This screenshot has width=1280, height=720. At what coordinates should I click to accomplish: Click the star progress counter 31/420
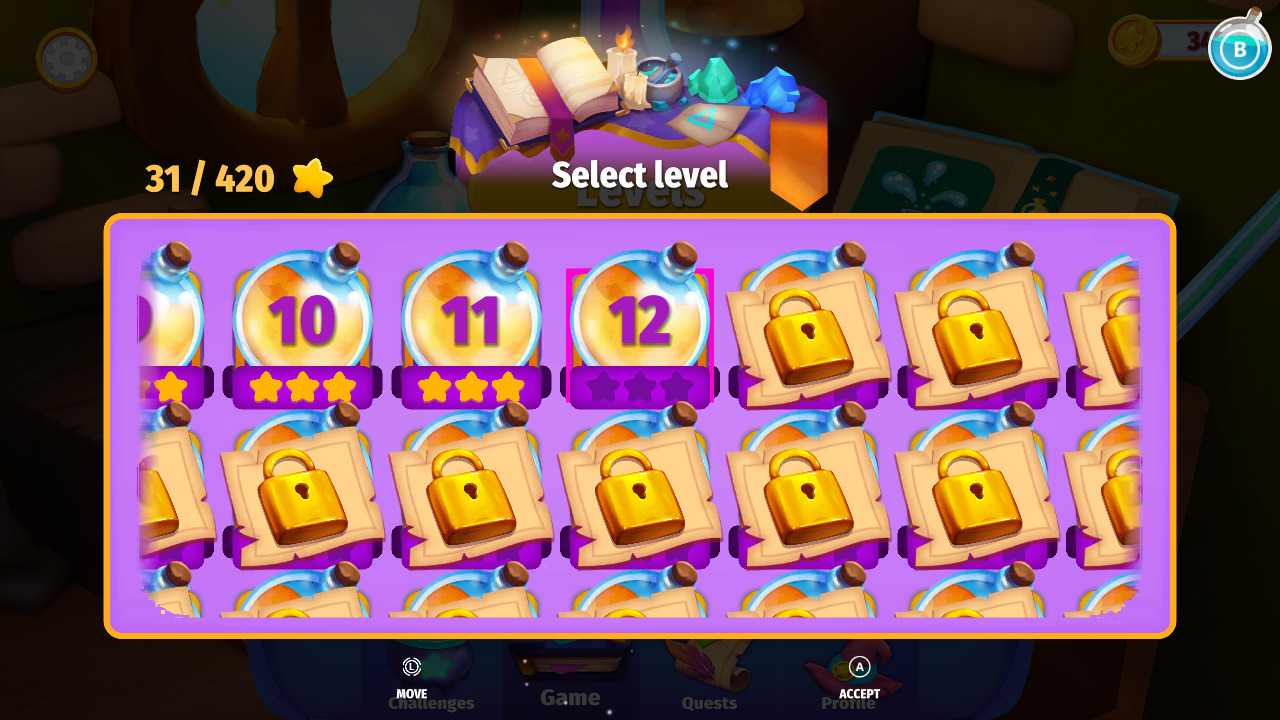(x=207, y=178)
